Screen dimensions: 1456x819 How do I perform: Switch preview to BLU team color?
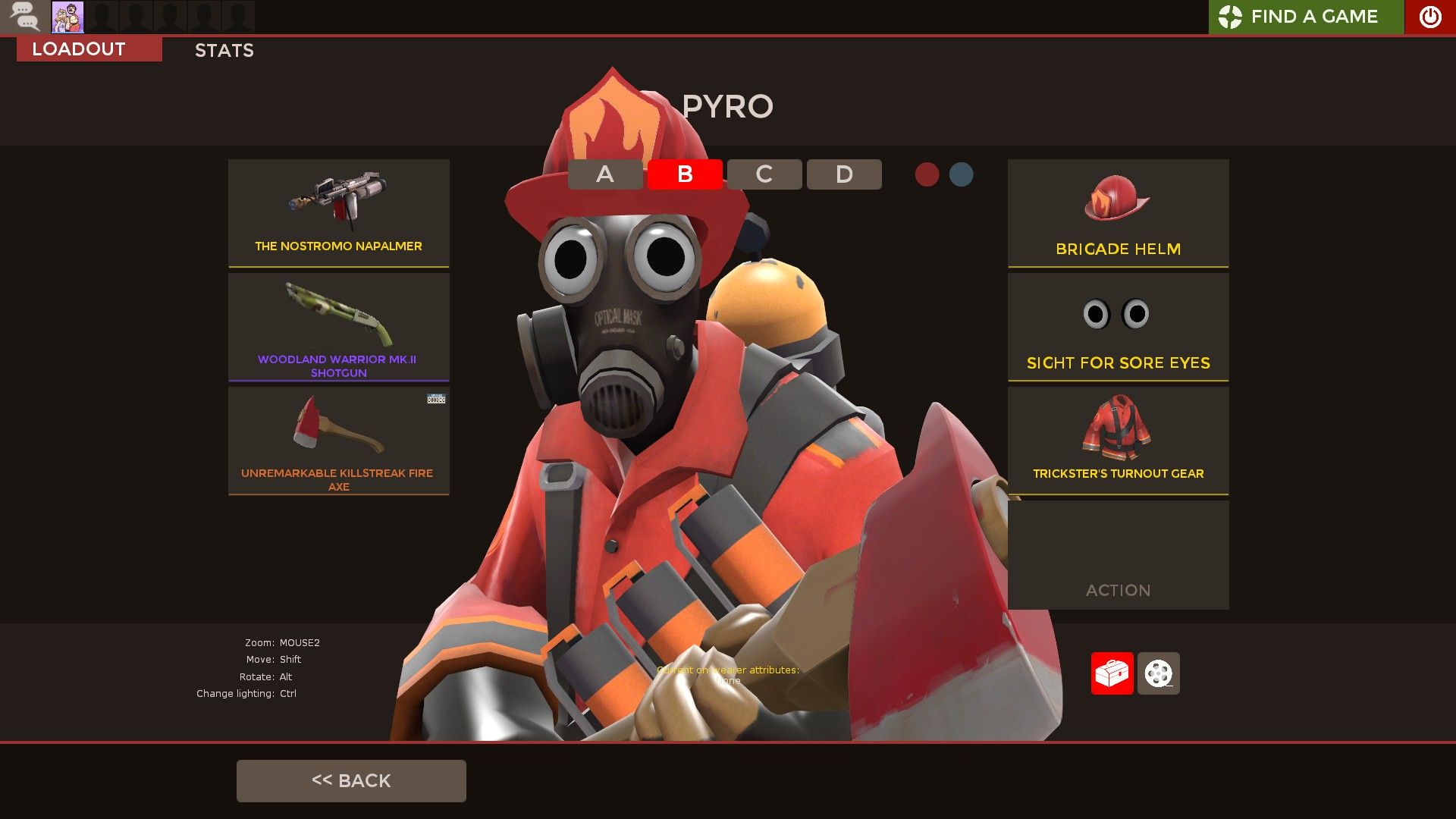(962, 174)
